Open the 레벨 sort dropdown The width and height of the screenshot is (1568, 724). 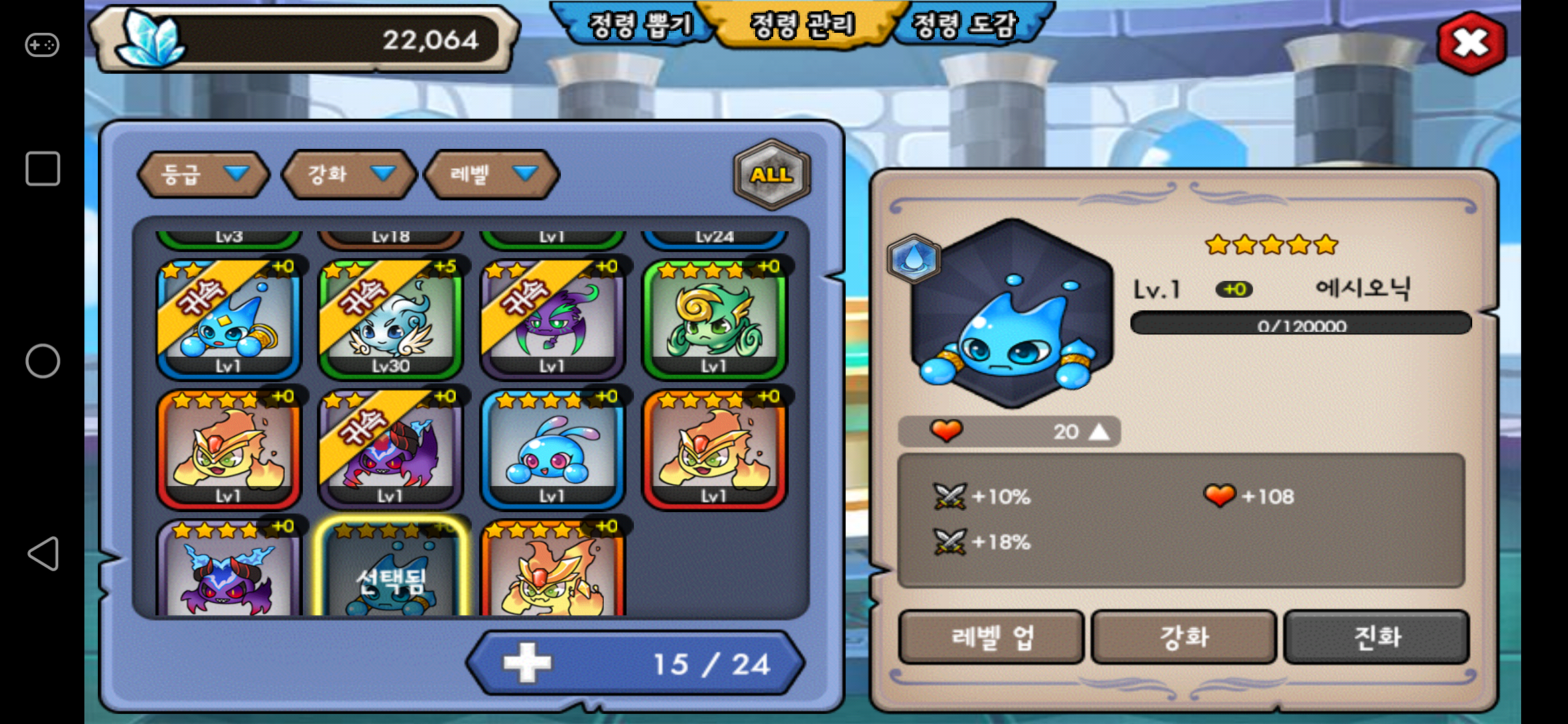pos(492,174)
